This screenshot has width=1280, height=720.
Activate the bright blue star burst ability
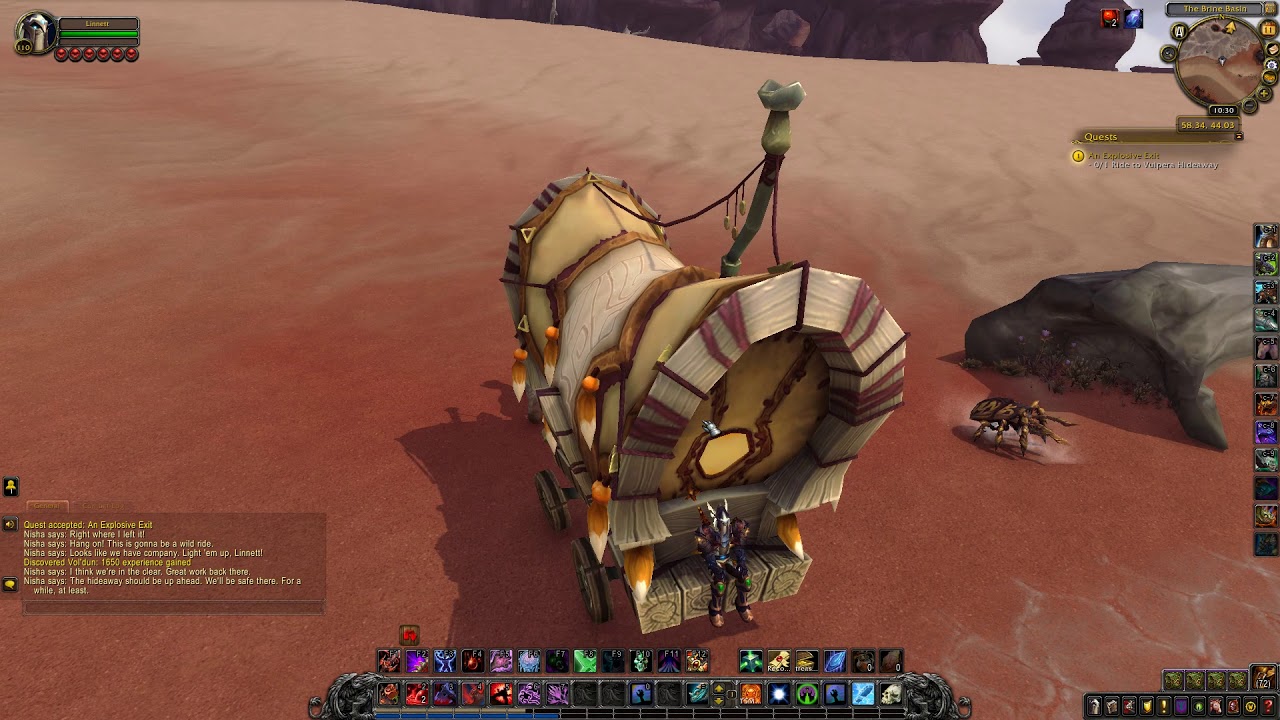[779, 693]
